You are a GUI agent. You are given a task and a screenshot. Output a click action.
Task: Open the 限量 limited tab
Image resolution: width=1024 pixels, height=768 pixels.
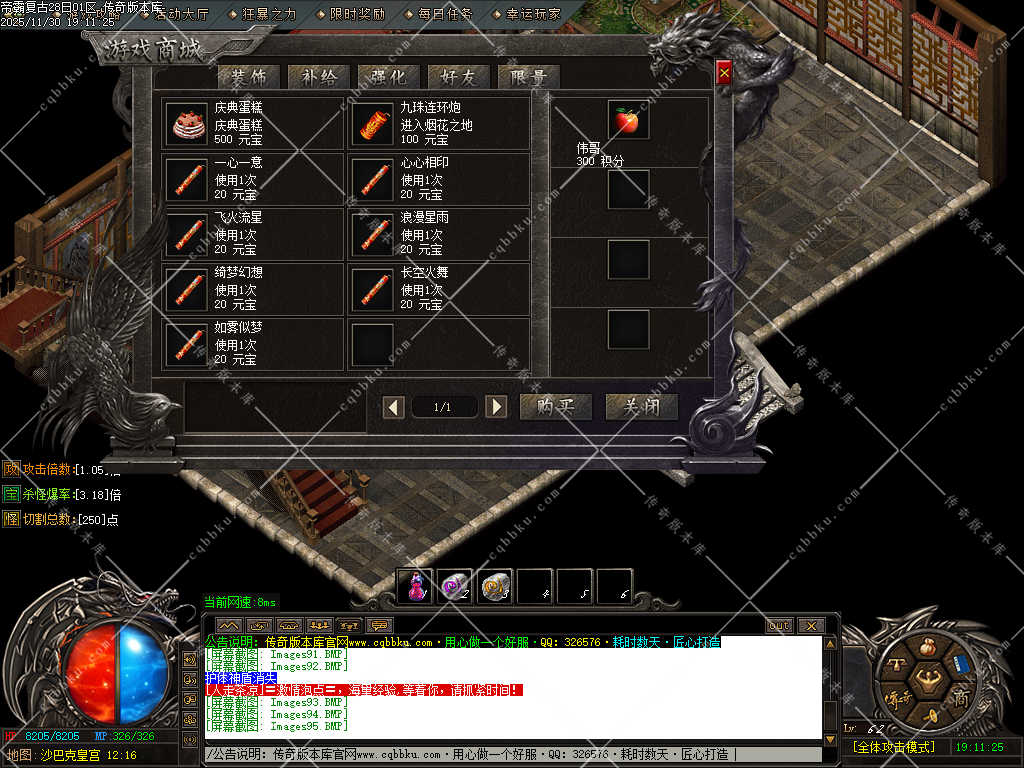[x=529, y=77]
